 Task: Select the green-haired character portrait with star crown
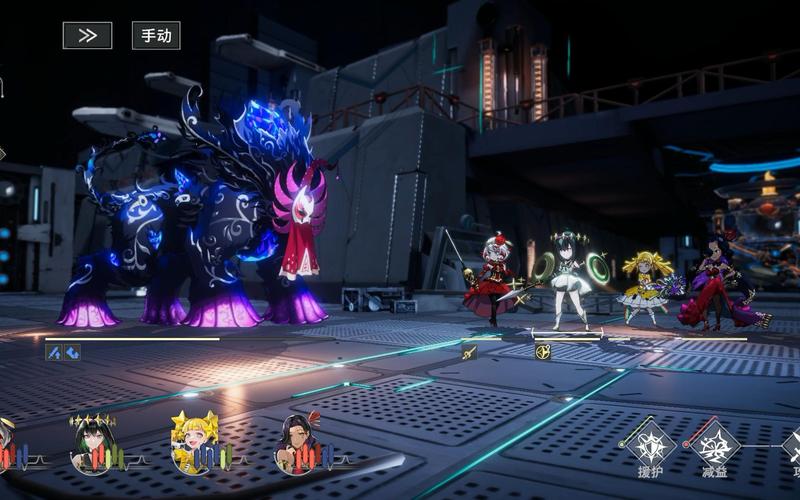93,444
